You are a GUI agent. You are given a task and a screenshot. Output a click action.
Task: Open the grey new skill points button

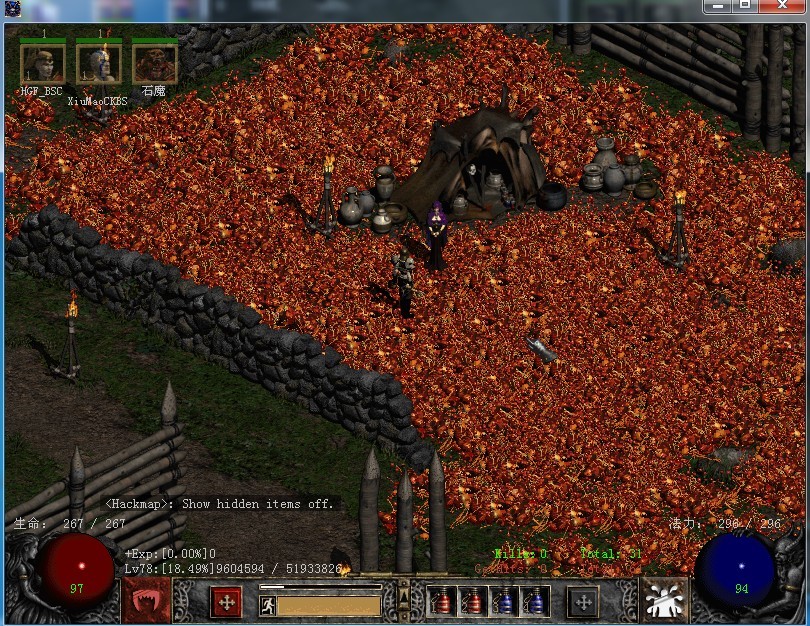click(x=583, y=602)
